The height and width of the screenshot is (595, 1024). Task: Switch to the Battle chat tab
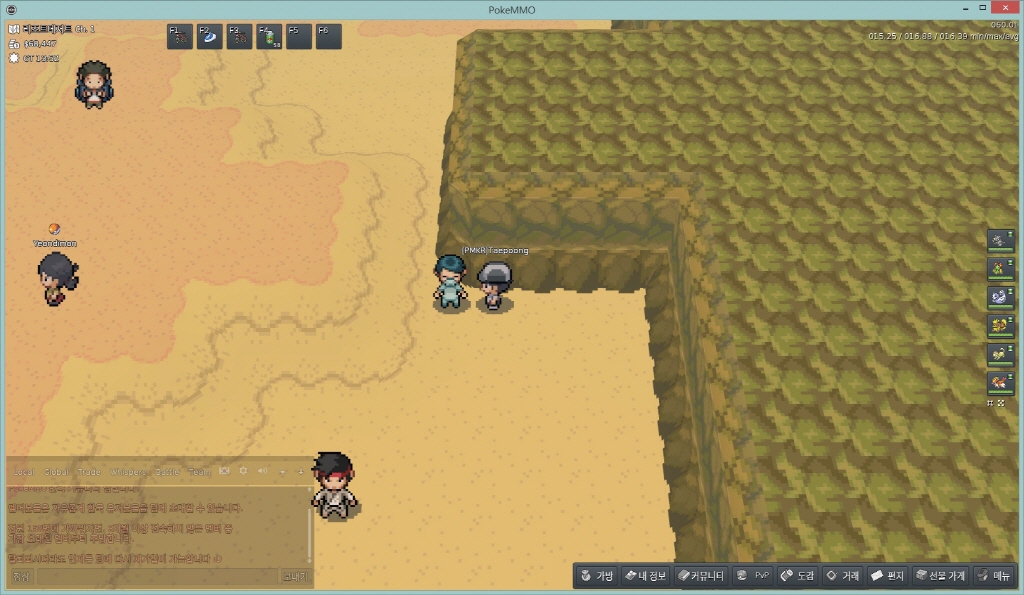pyautogui.click(x=167, y=471)
